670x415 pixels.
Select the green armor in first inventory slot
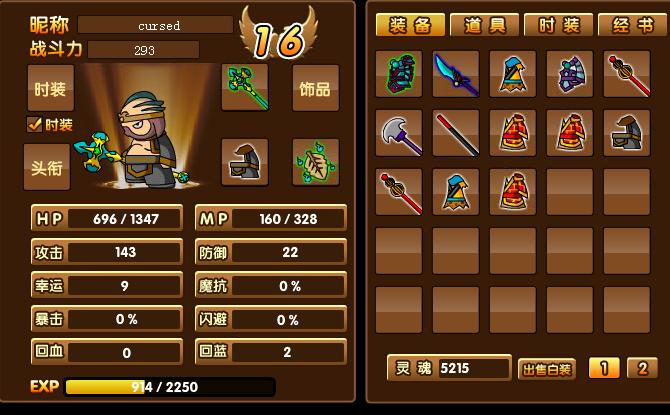[399, 75]
